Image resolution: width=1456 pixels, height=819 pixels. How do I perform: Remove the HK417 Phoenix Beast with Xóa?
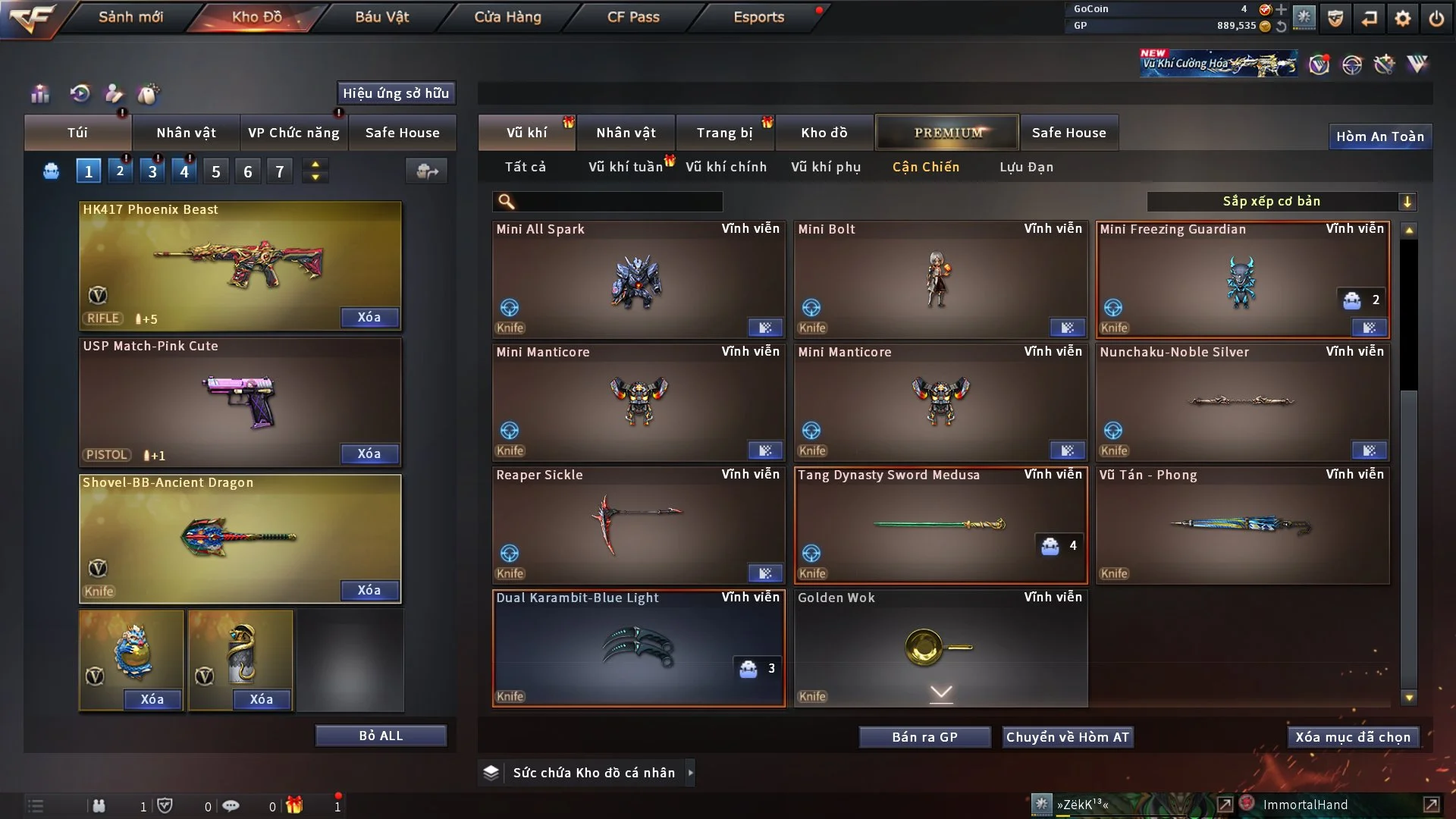[369, 317]
